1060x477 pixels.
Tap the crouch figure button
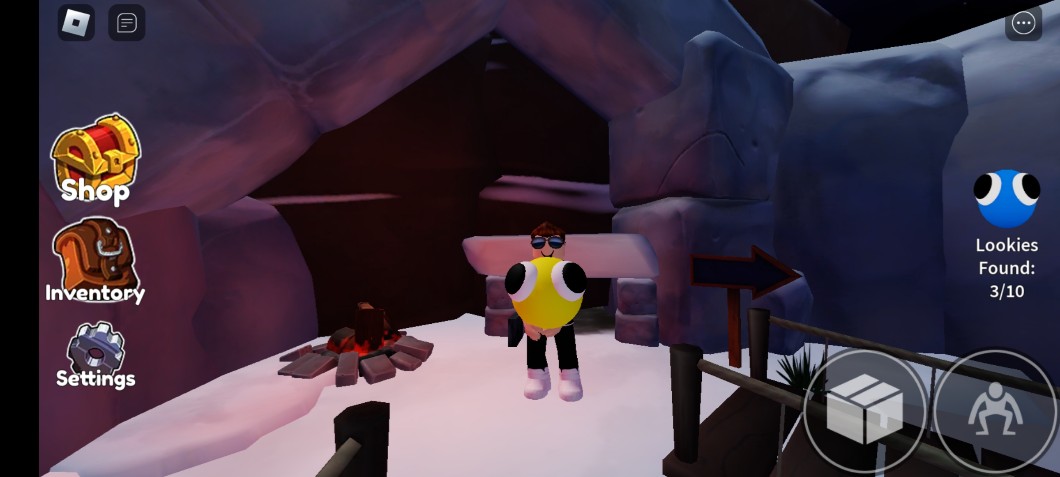point(994,410)
